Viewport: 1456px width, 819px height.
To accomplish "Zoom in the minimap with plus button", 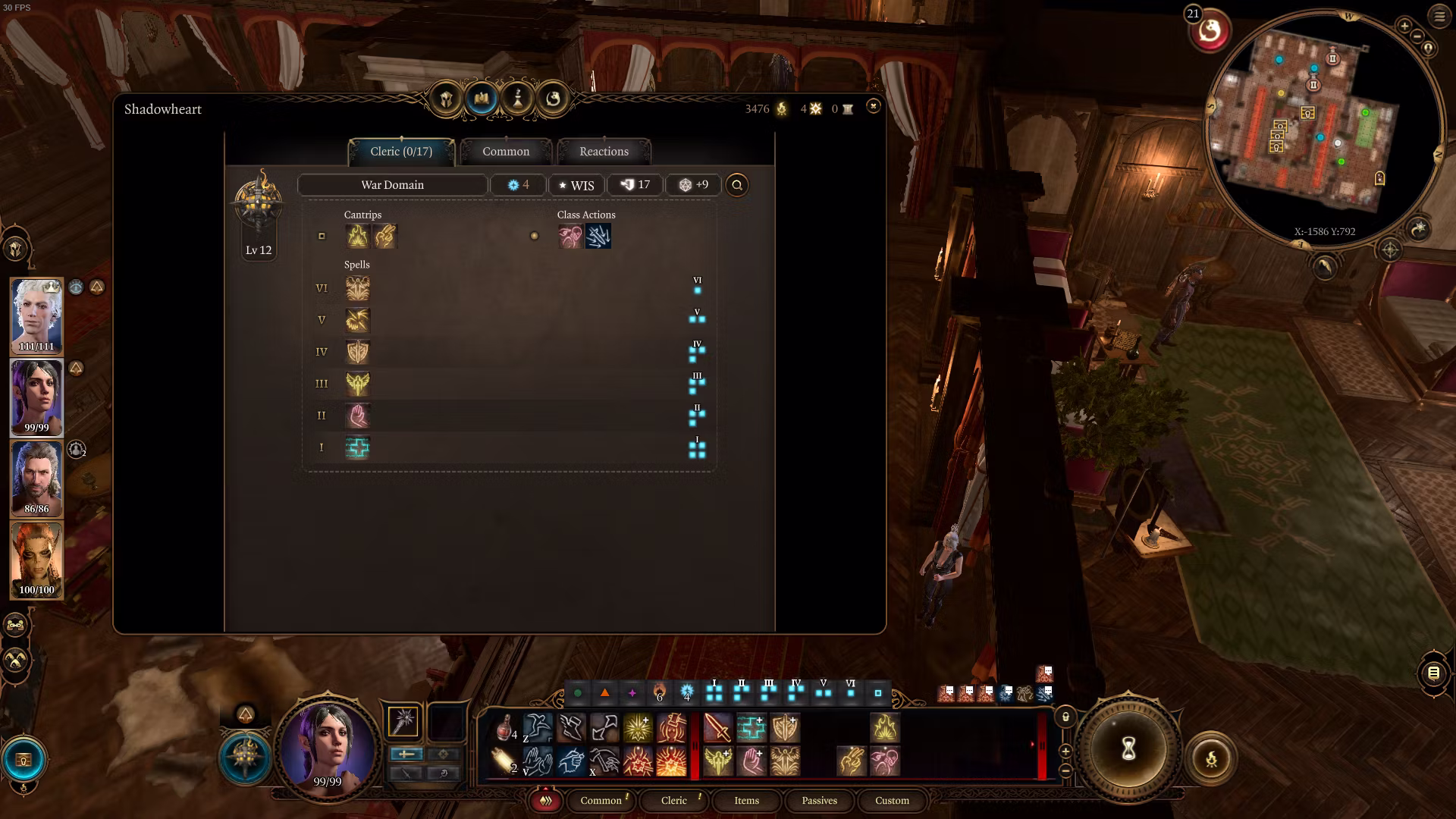I will tap(1404, 27).
